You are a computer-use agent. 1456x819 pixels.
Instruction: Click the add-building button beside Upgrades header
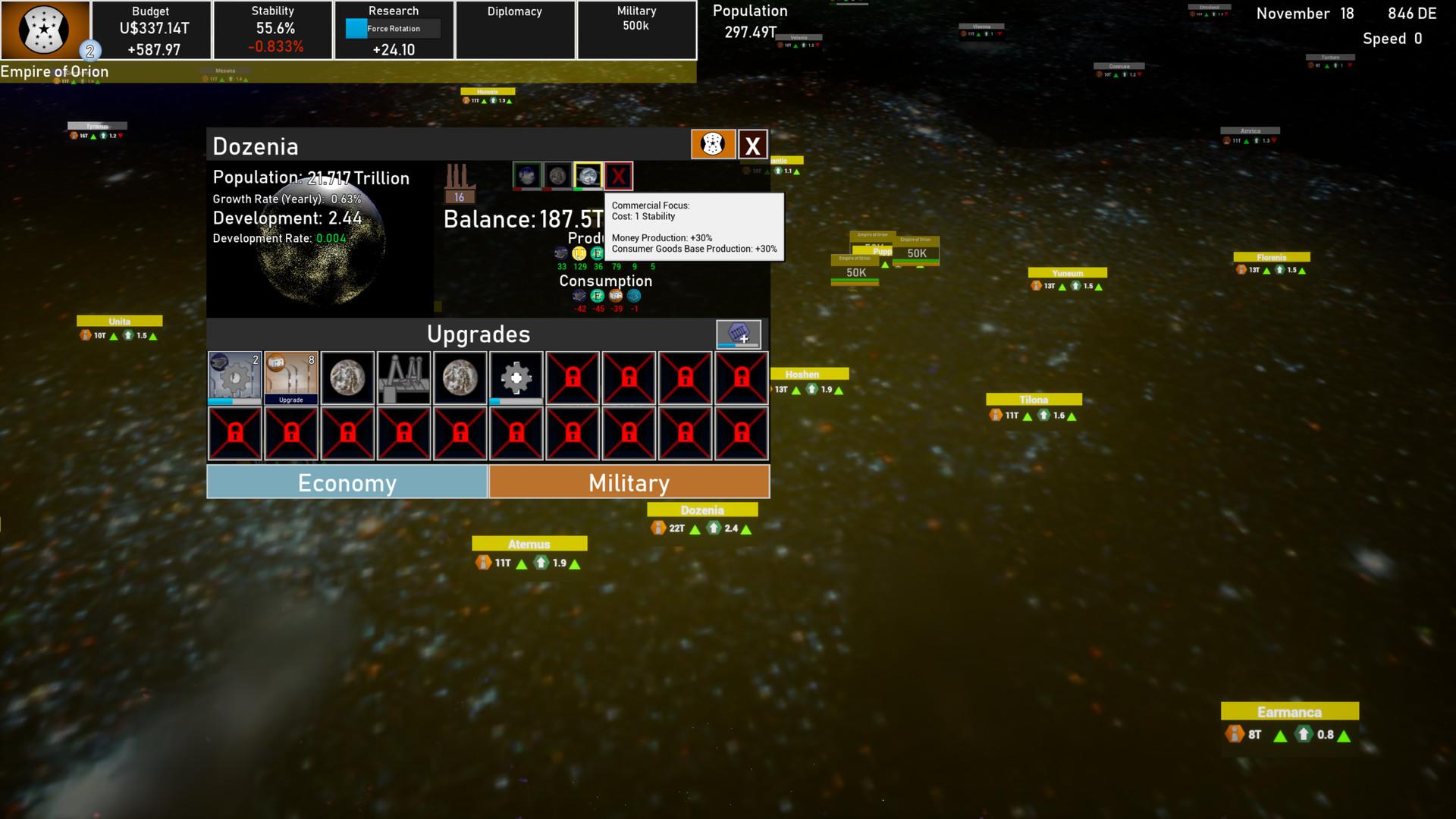click(738, 334)
